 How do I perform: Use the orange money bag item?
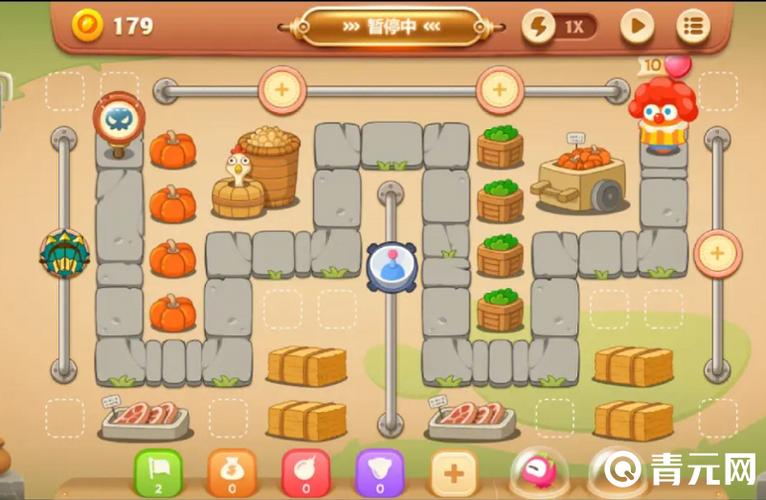point(230,470)
